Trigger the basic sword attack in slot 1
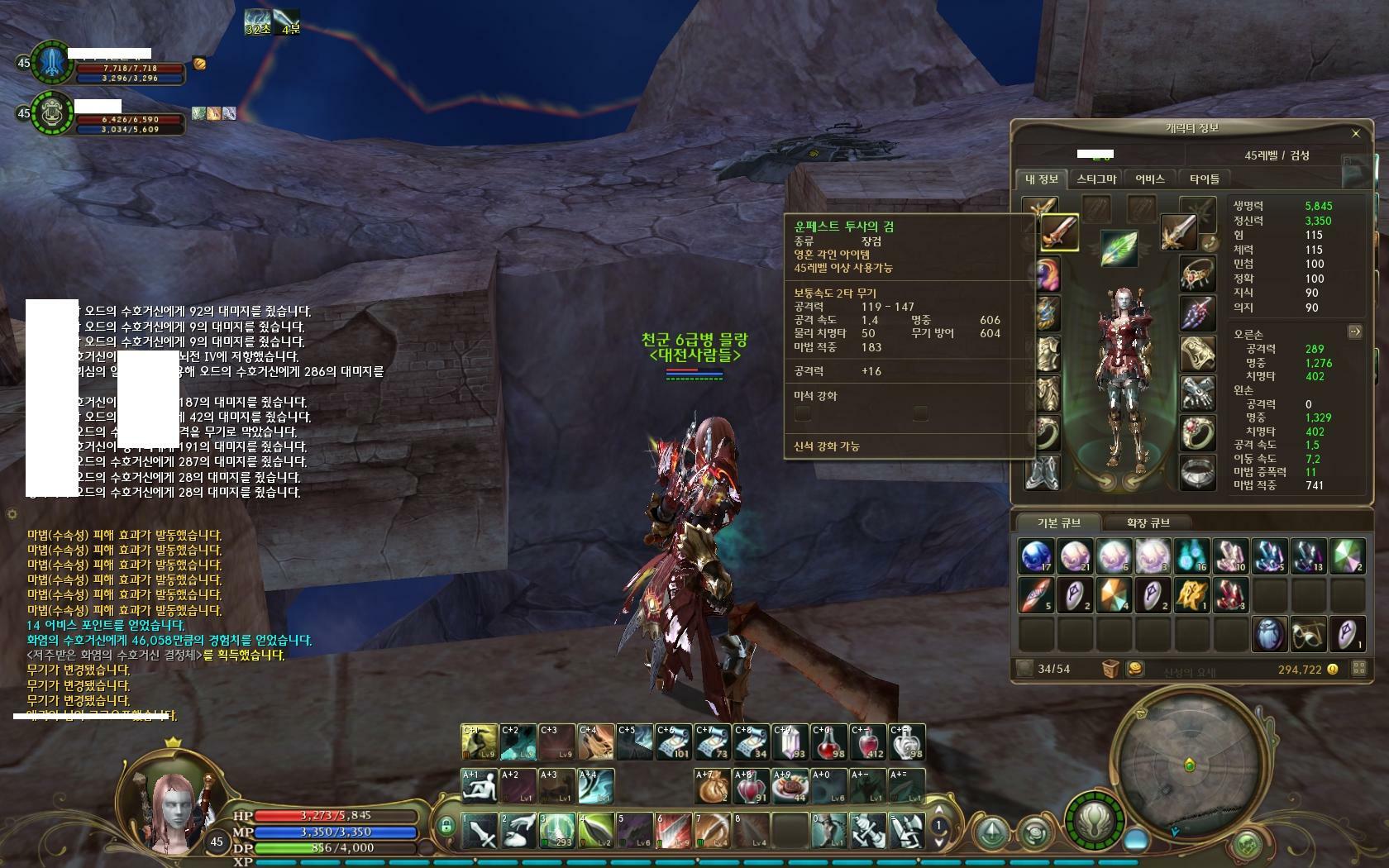The width and height of the screenshot is (1389, 868). [479, 830]
